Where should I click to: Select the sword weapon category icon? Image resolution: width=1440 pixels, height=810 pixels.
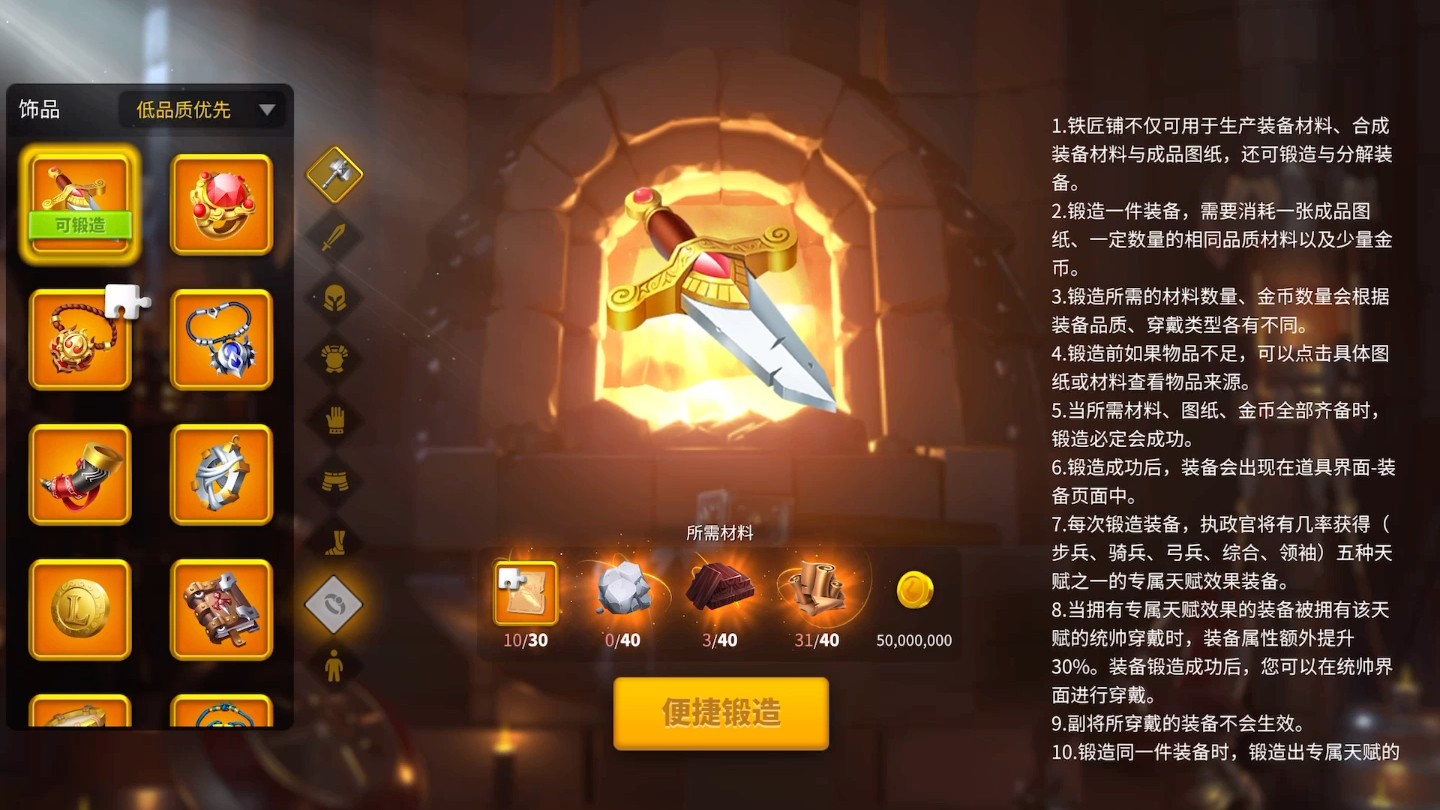click(x=335, y=237)
